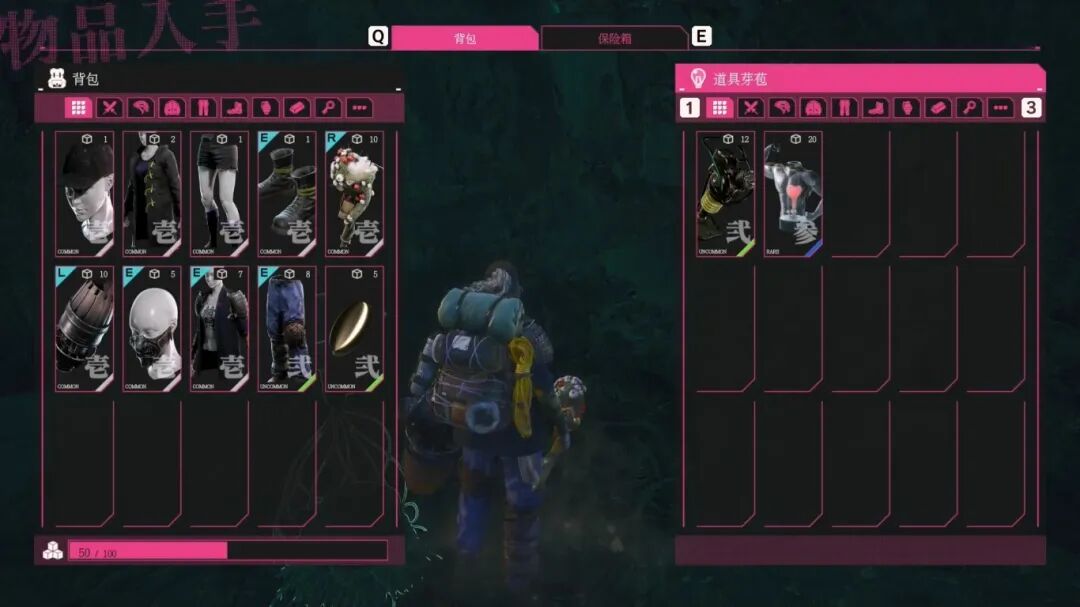The width and height of the screenshot is (1080, 607).
Task: Select the metal cylinder item marked L
Action: [84, 328]
